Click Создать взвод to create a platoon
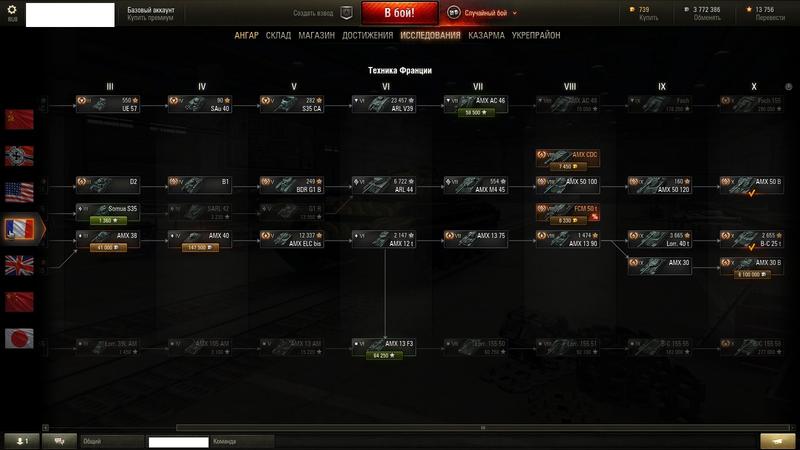 coord(312,14)
